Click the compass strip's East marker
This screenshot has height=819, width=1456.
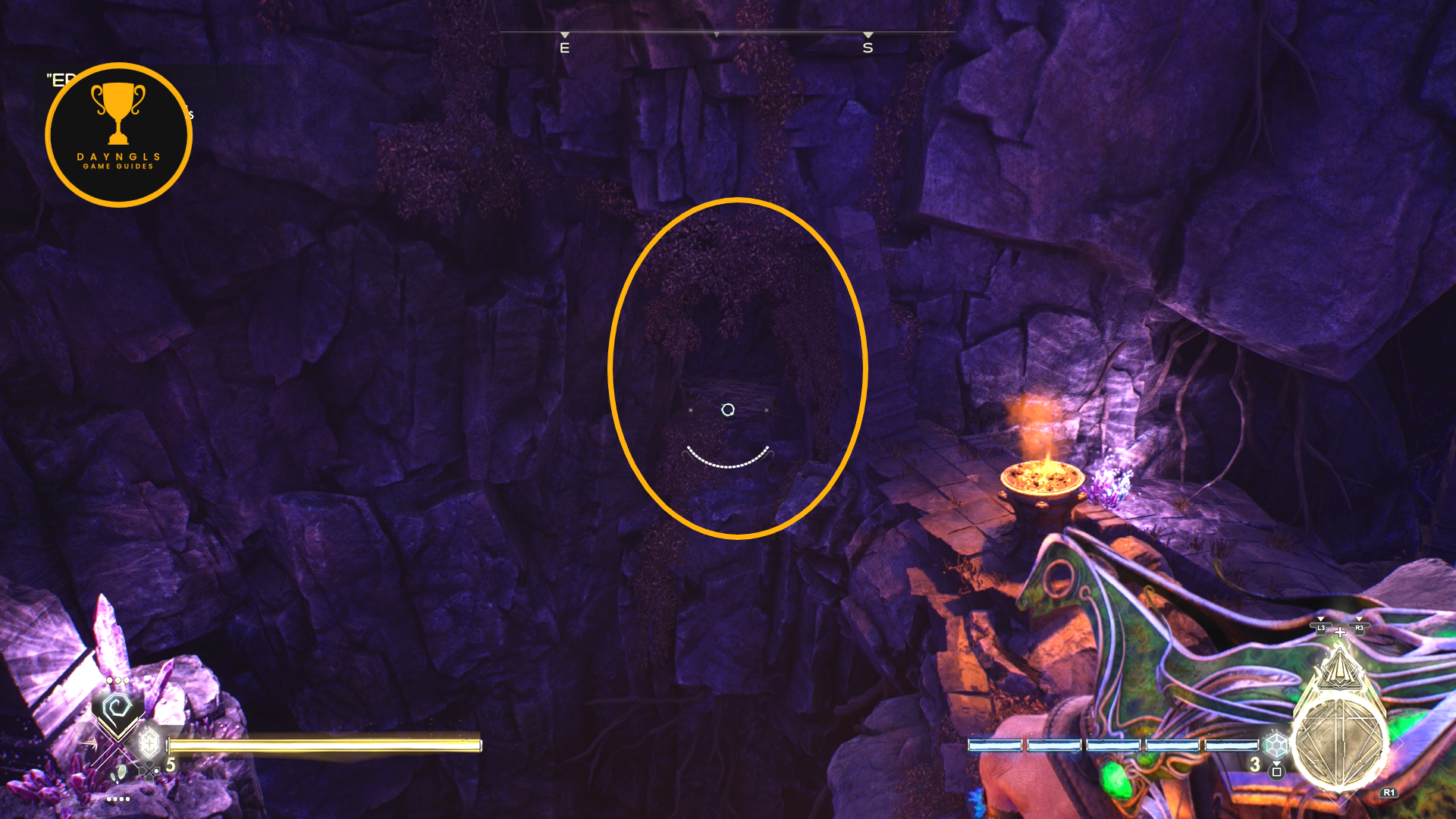564,47
